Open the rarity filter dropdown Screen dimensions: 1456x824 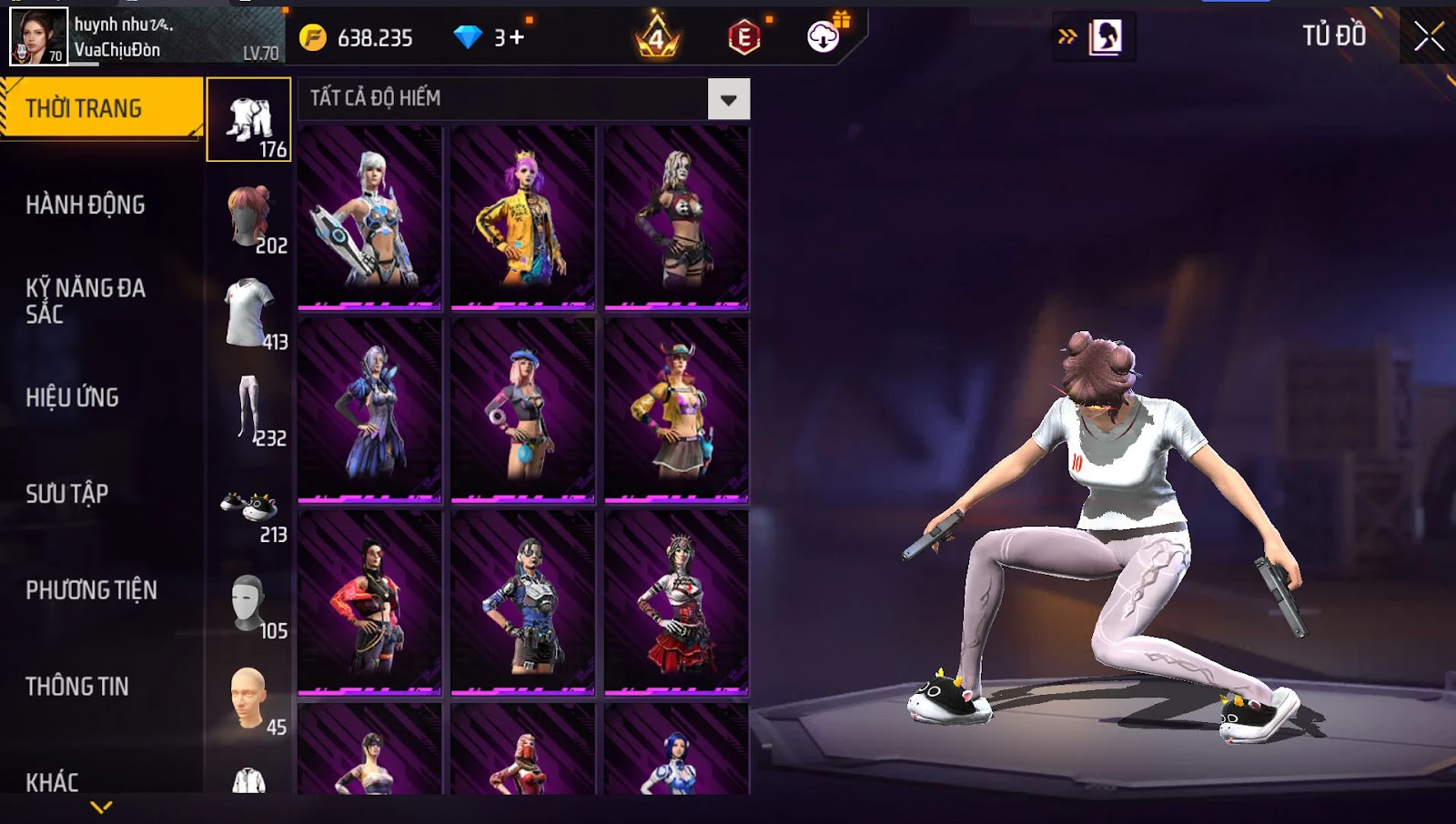tap(729, 99)
